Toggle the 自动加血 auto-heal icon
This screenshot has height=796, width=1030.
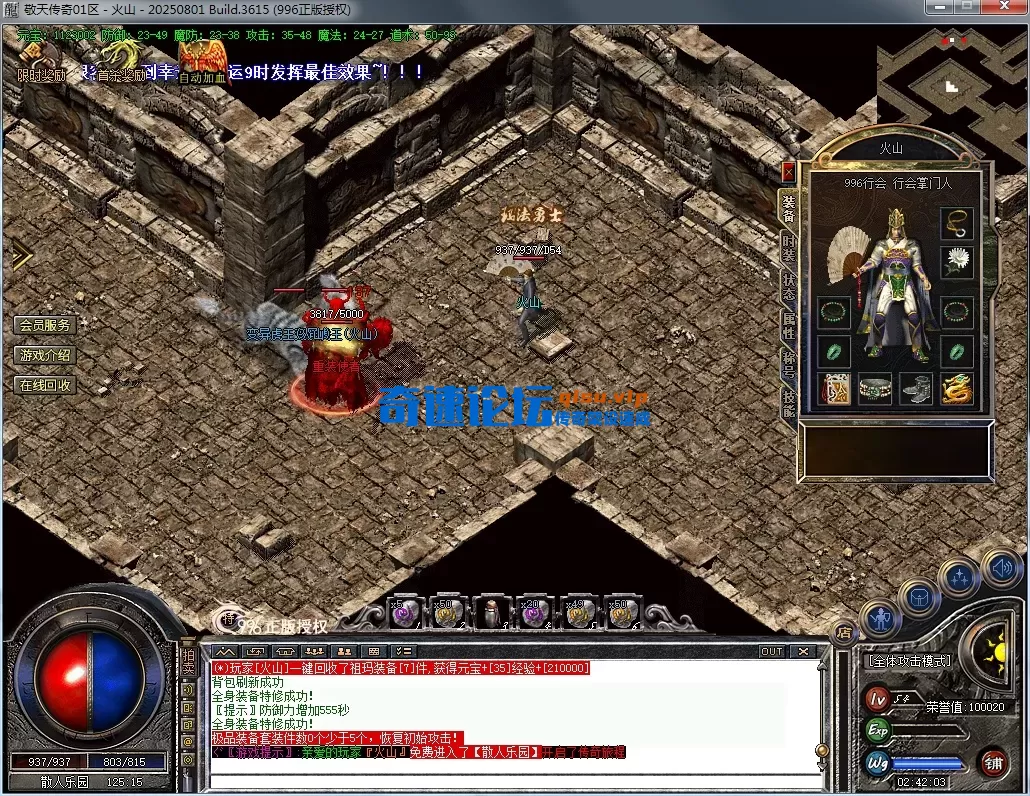tap(203, 62)
